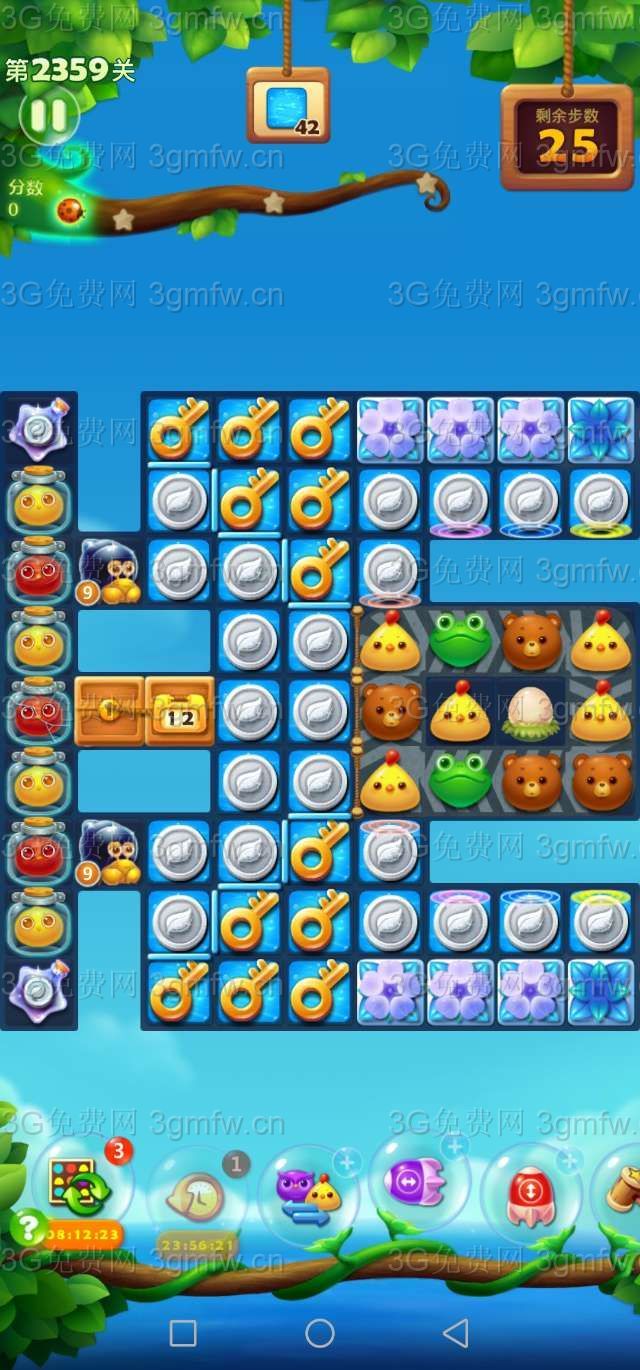Open Android recent apps square button
The image size is (640, 1370).
click(183, 1333)
